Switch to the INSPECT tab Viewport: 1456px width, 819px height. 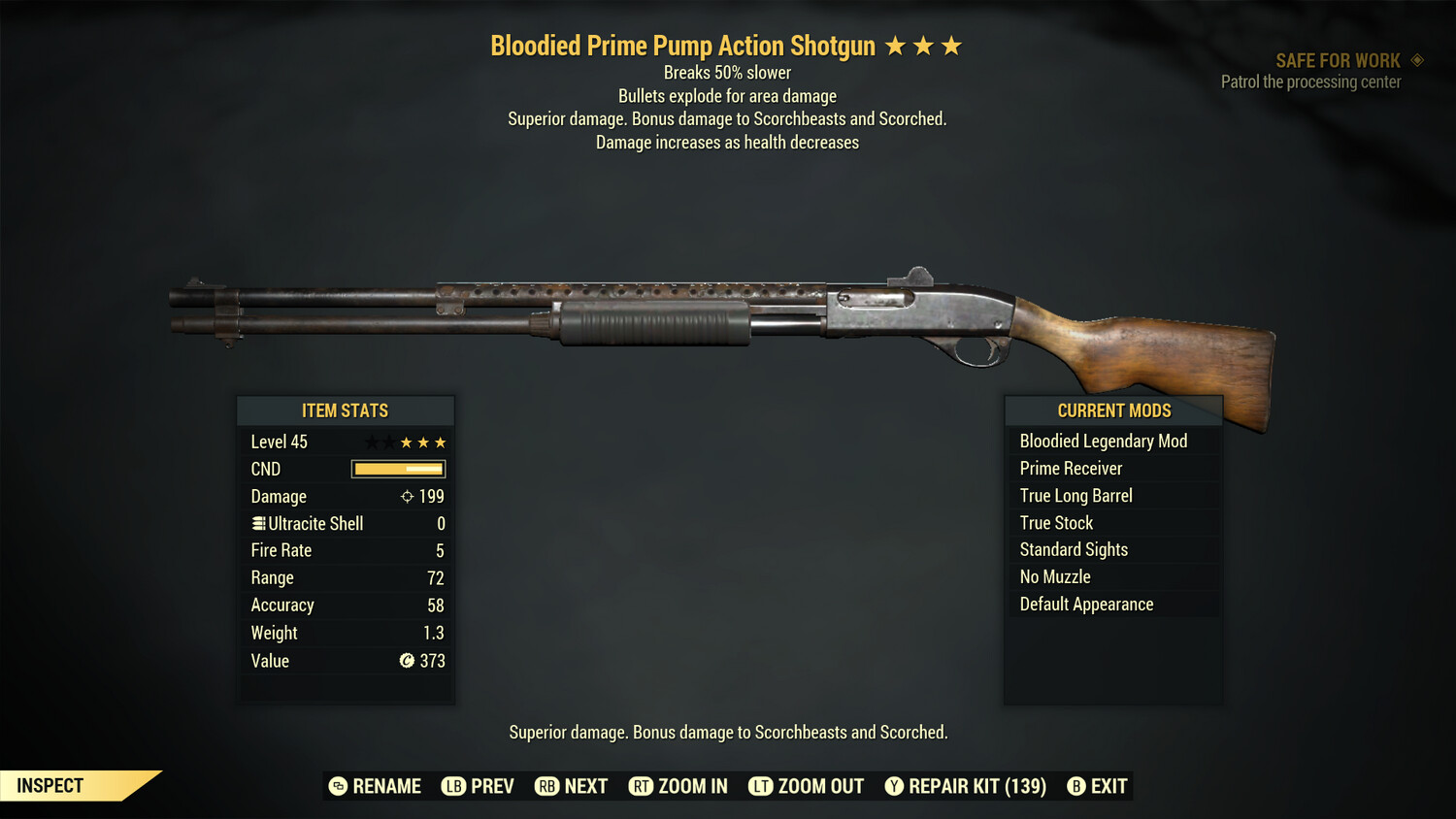(50, 785)
